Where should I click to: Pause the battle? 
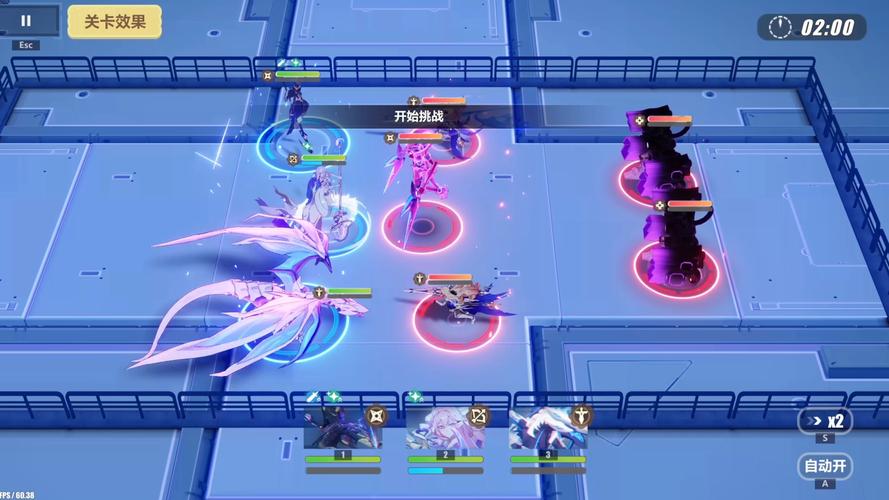coord(26,20)
